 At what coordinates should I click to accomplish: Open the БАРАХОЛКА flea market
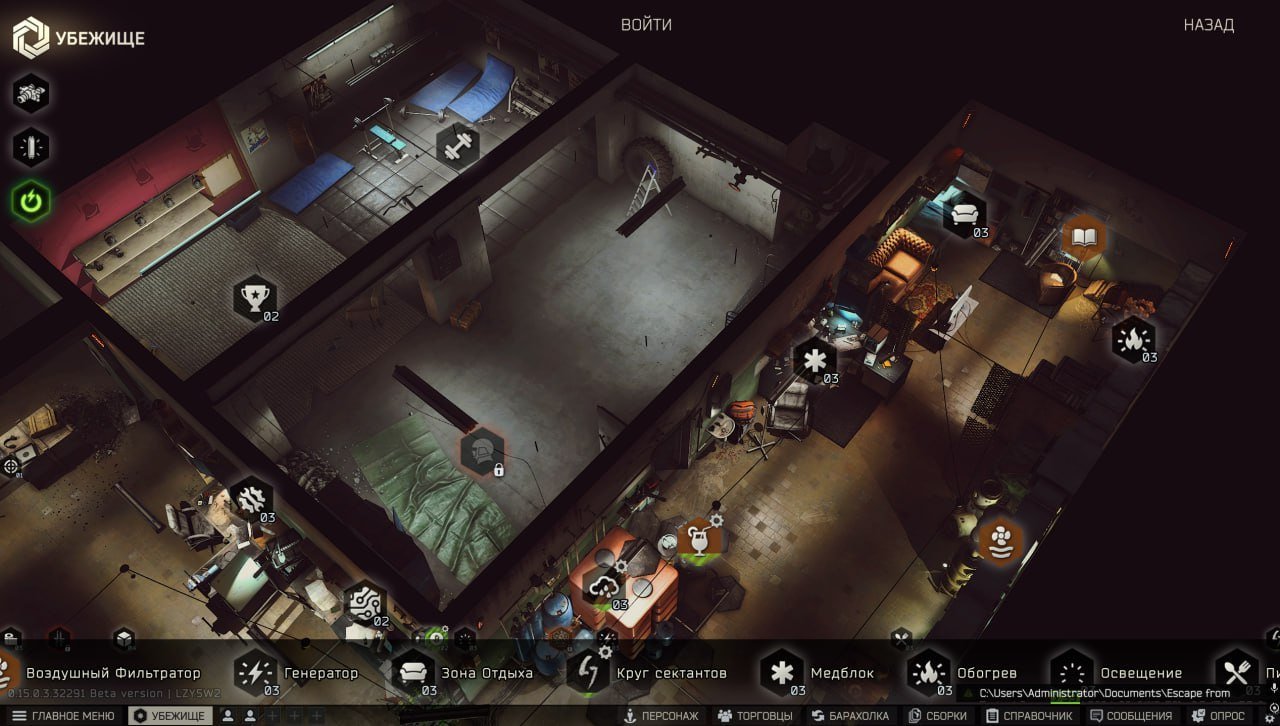coord(850,716)
